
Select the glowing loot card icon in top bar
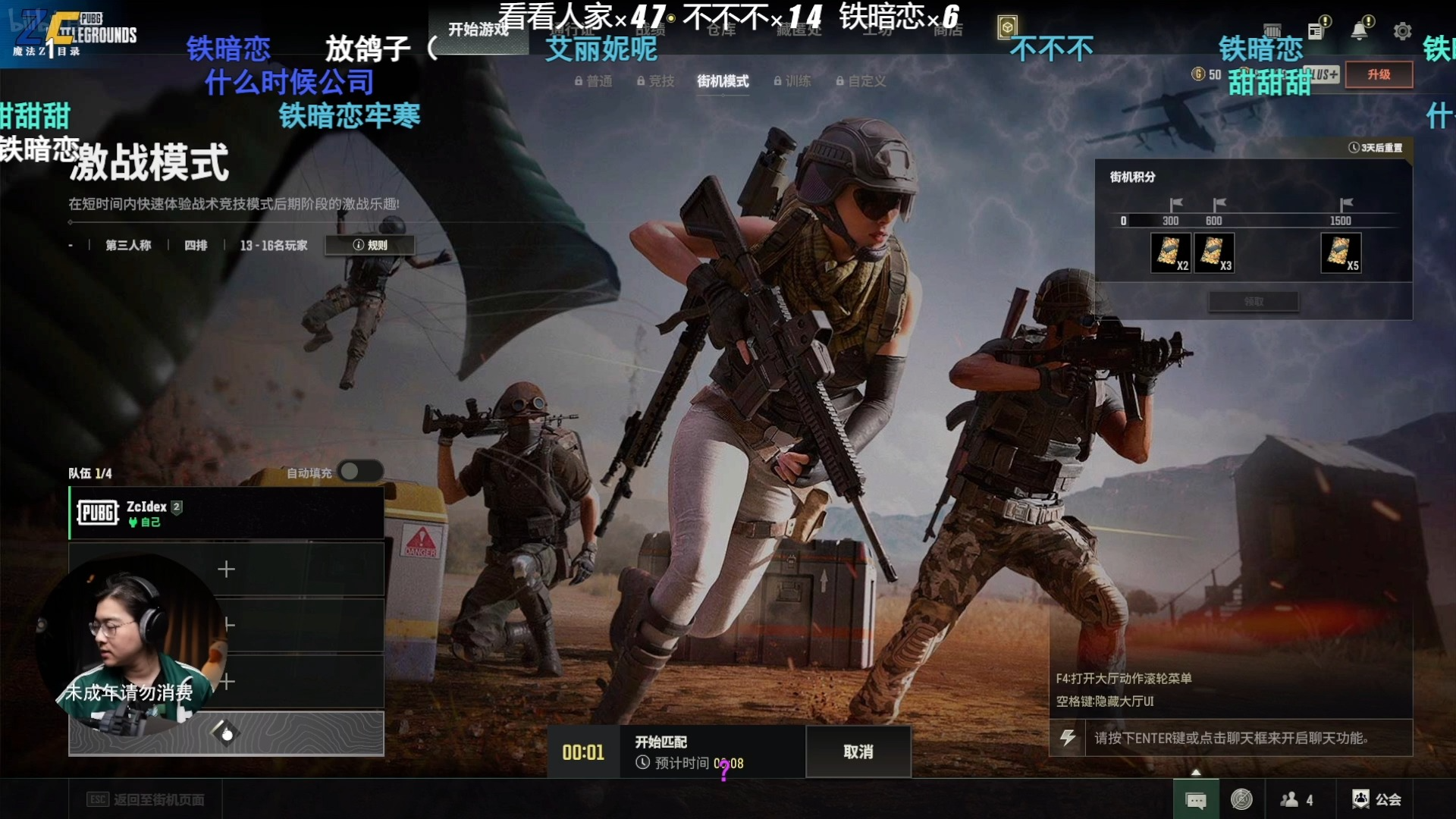pyautogui.click(x=1006, y=28)
